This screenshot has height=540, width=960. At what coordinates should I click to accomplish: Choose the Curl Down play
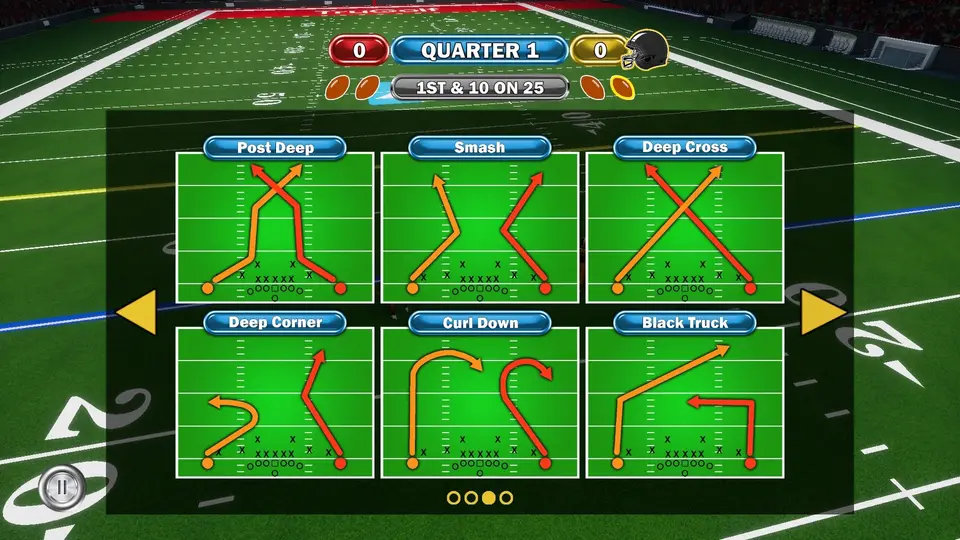[x=480, y=400]
